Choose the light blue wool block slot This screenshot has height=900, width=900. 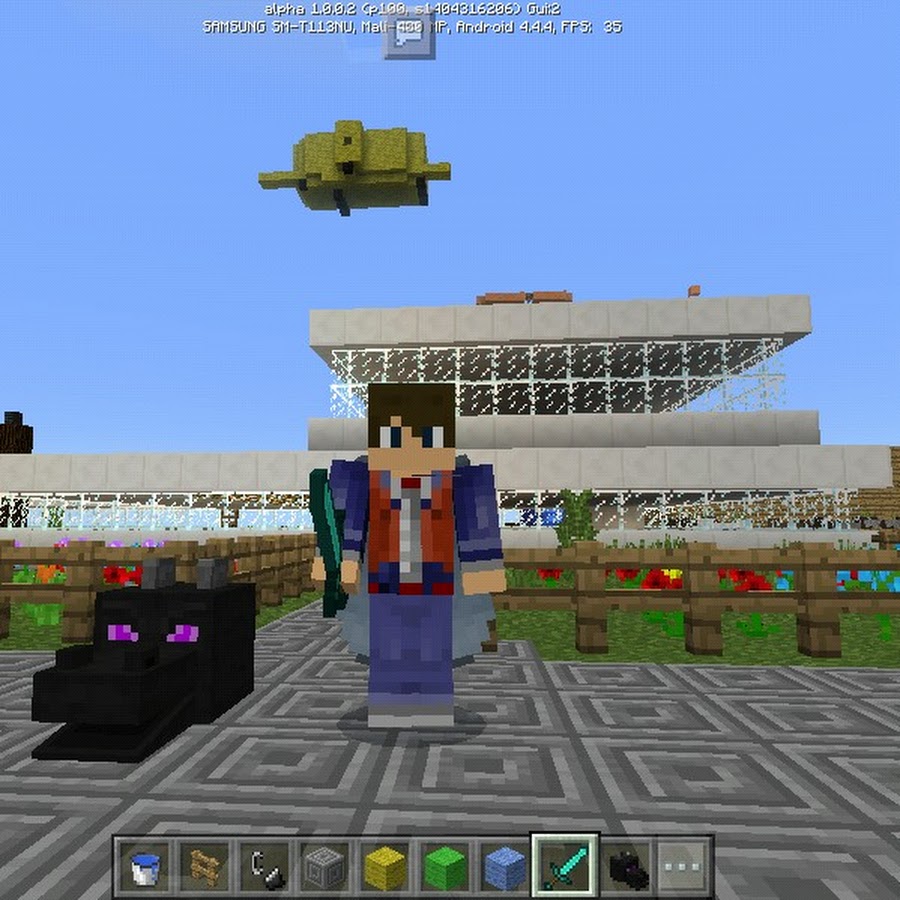pos(504,865)
